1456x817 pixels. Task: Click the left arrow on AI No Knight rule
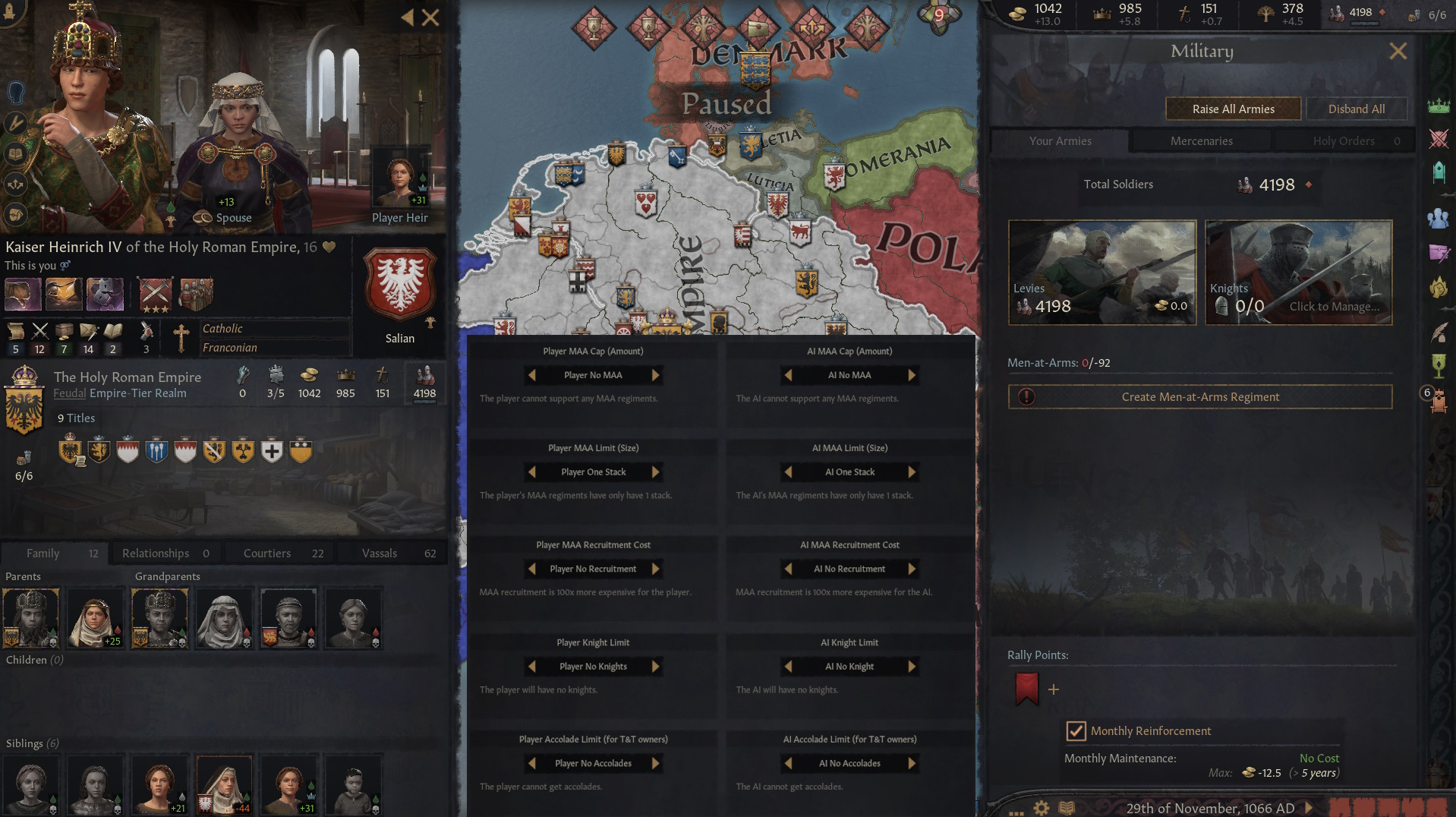[x=787, y=666]
